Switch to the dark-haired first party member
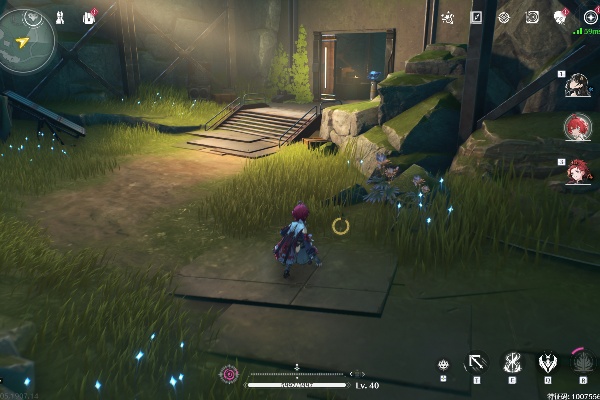 coord(576,87)
